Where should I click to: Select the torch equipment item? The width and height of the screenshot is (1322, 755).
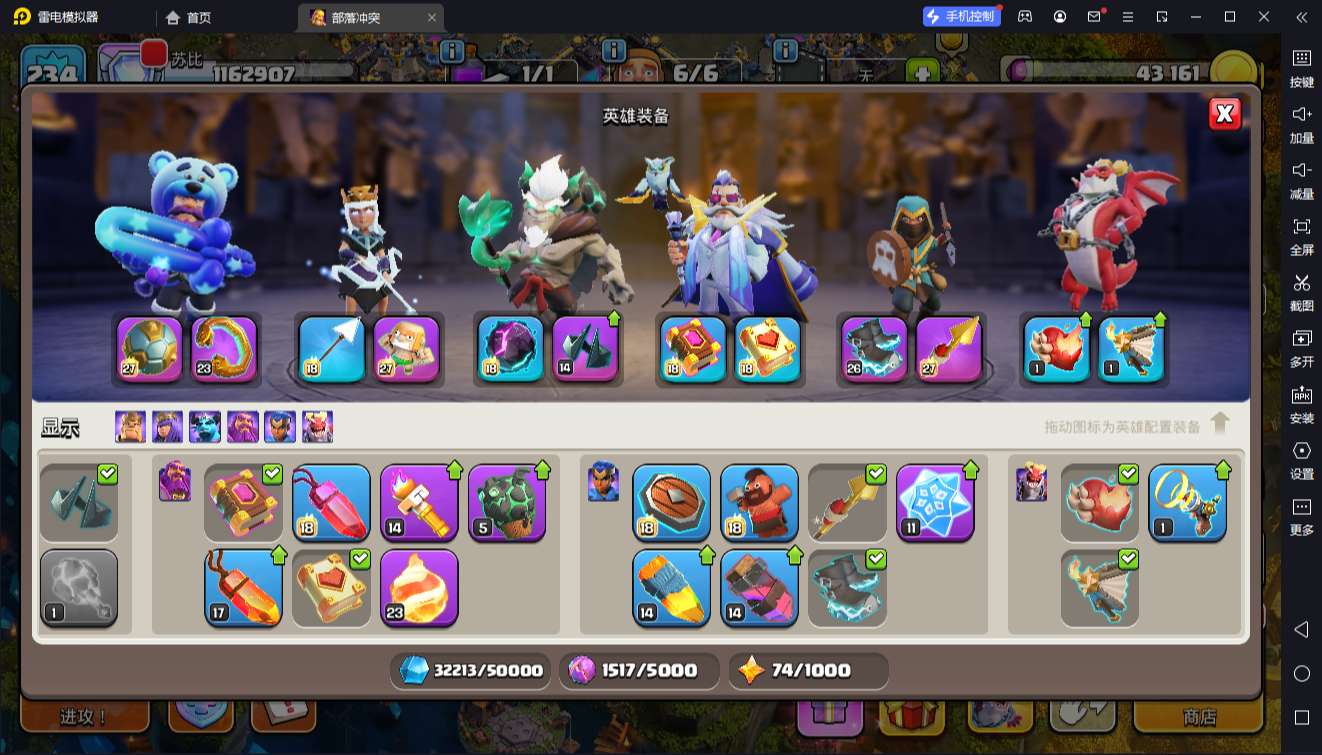click(x=419, y=502)
